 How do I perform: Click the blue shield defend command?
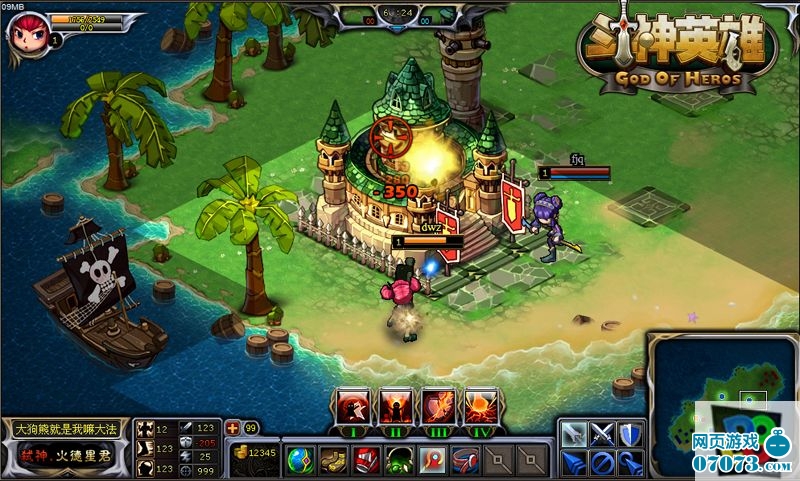tap(629, 434)
